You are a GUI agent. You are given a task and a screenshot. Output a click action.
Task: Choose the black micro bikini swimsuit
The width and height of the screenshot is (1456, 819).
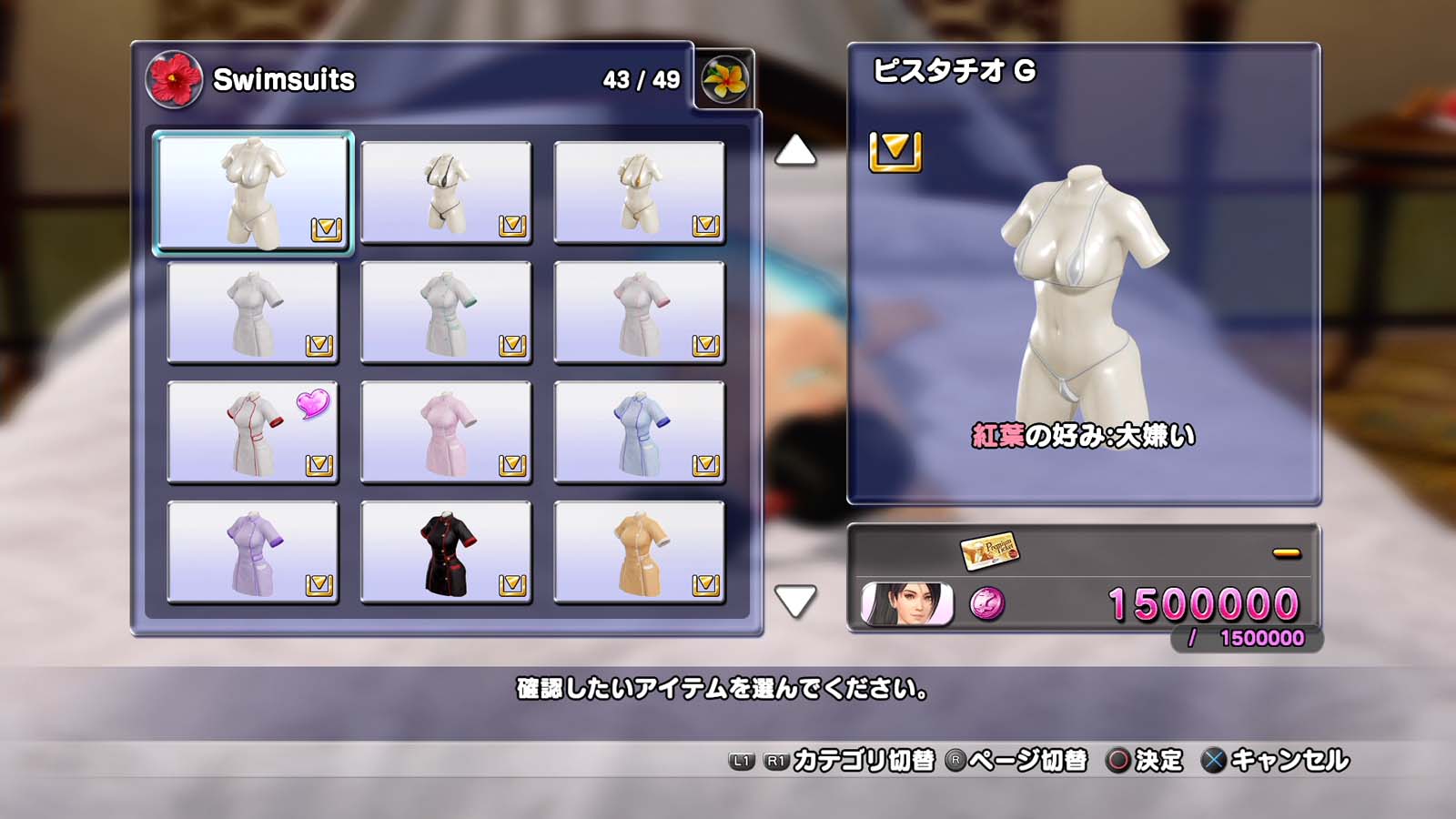pyautogui.click(x=446, y=193)
